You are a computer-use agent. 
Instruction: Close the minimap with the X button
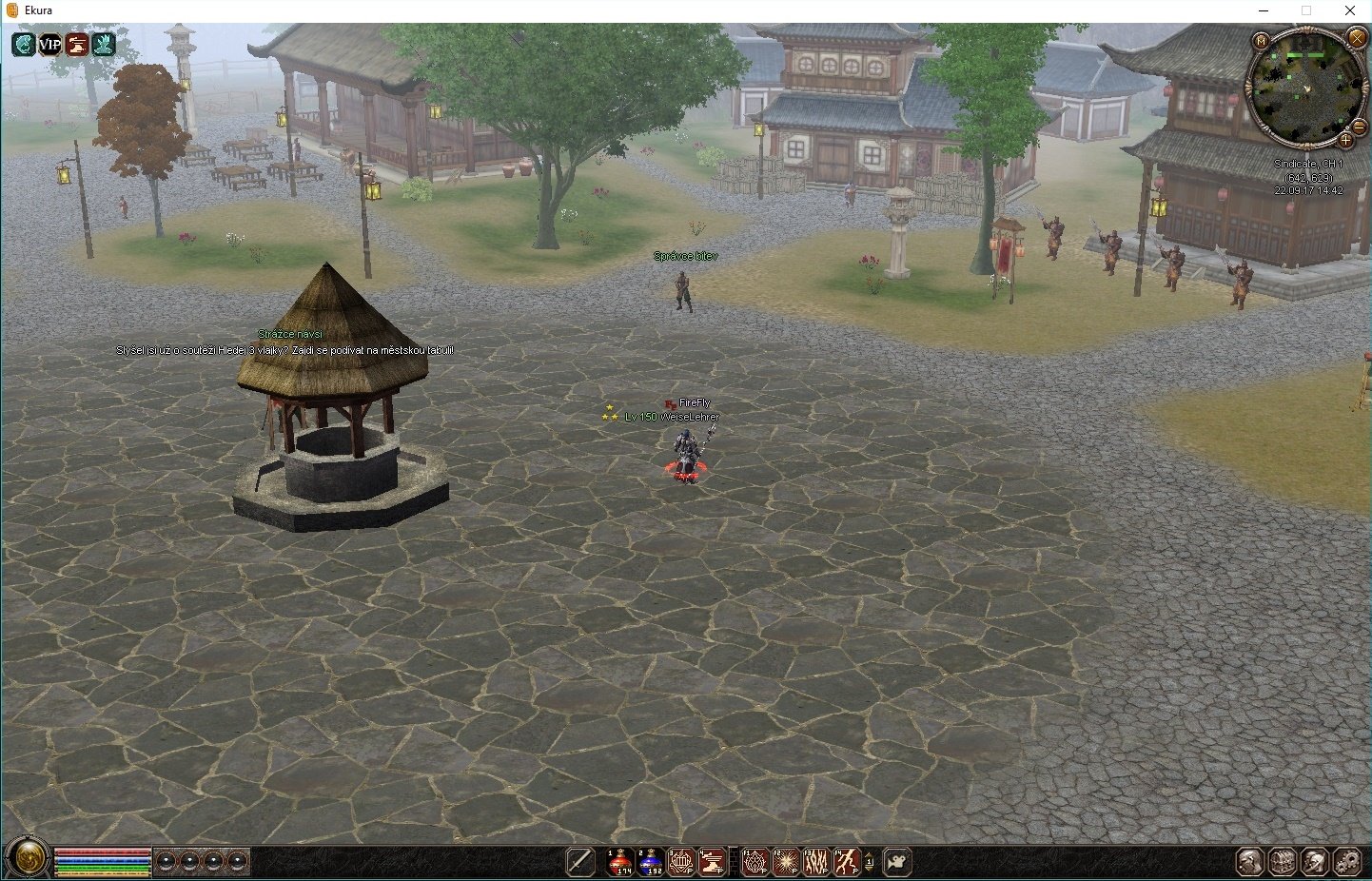1357,38
